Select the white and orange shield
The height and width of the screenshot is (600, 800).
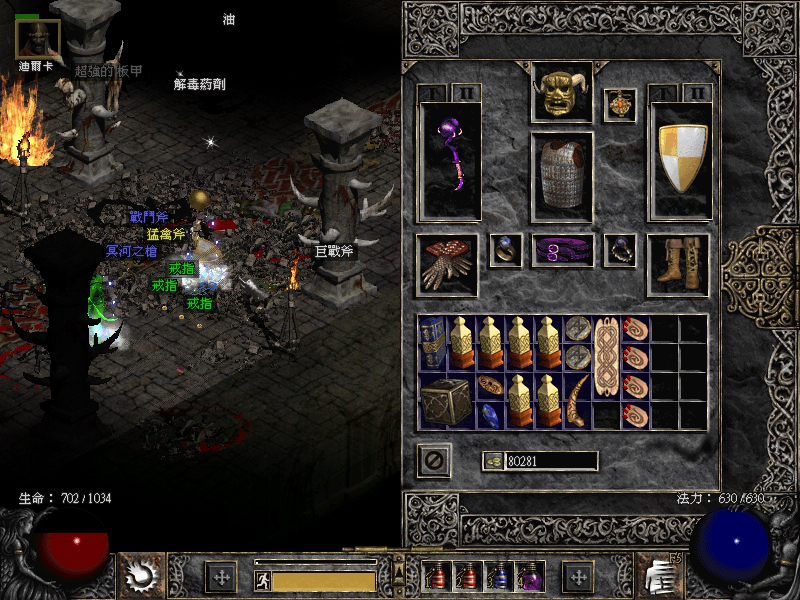[681, 159]
